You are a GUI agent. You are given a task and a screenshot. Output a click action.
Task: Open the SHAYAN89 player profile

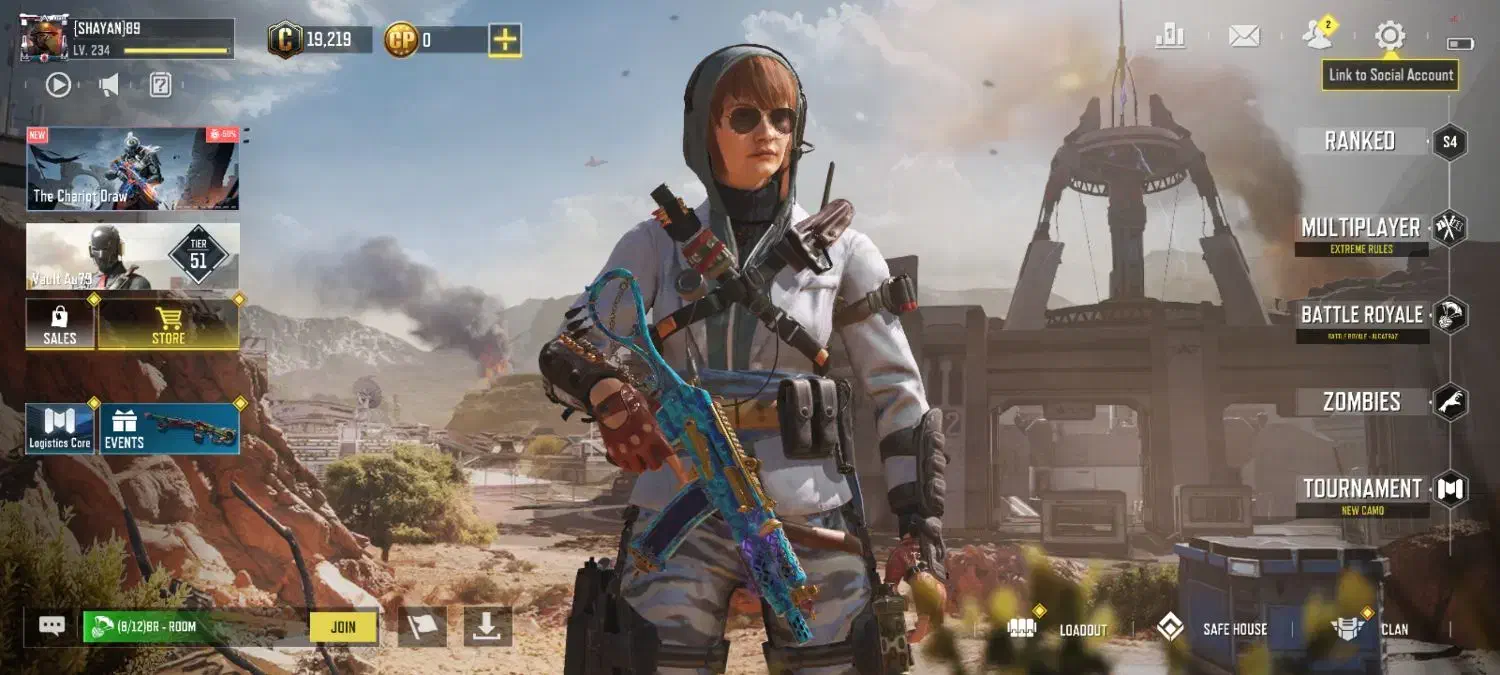127,38
